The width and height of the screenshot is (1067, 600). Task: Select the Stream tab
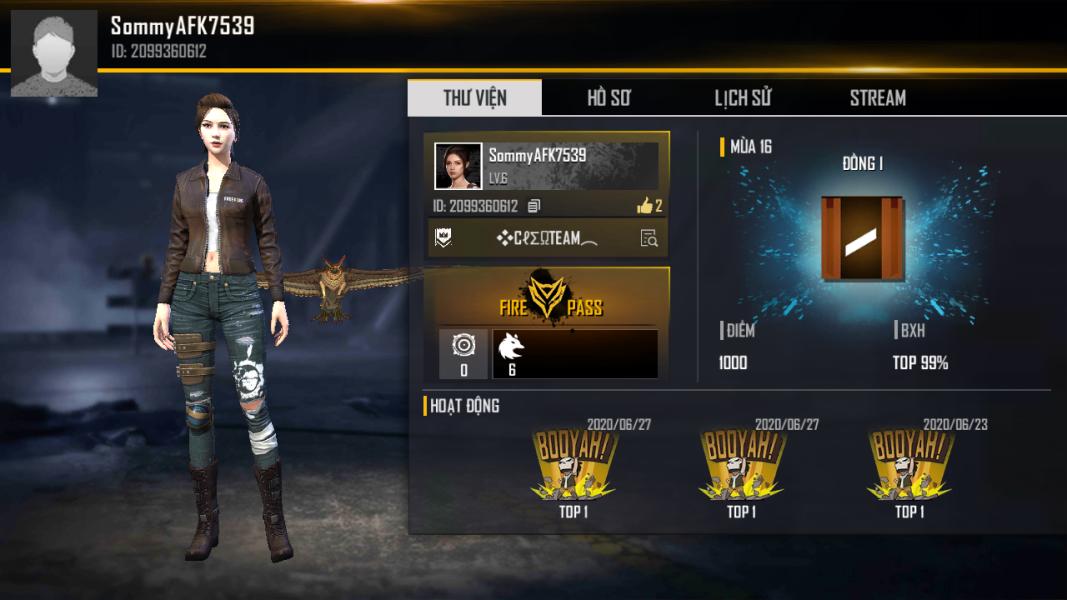click(x=877, y=98)
